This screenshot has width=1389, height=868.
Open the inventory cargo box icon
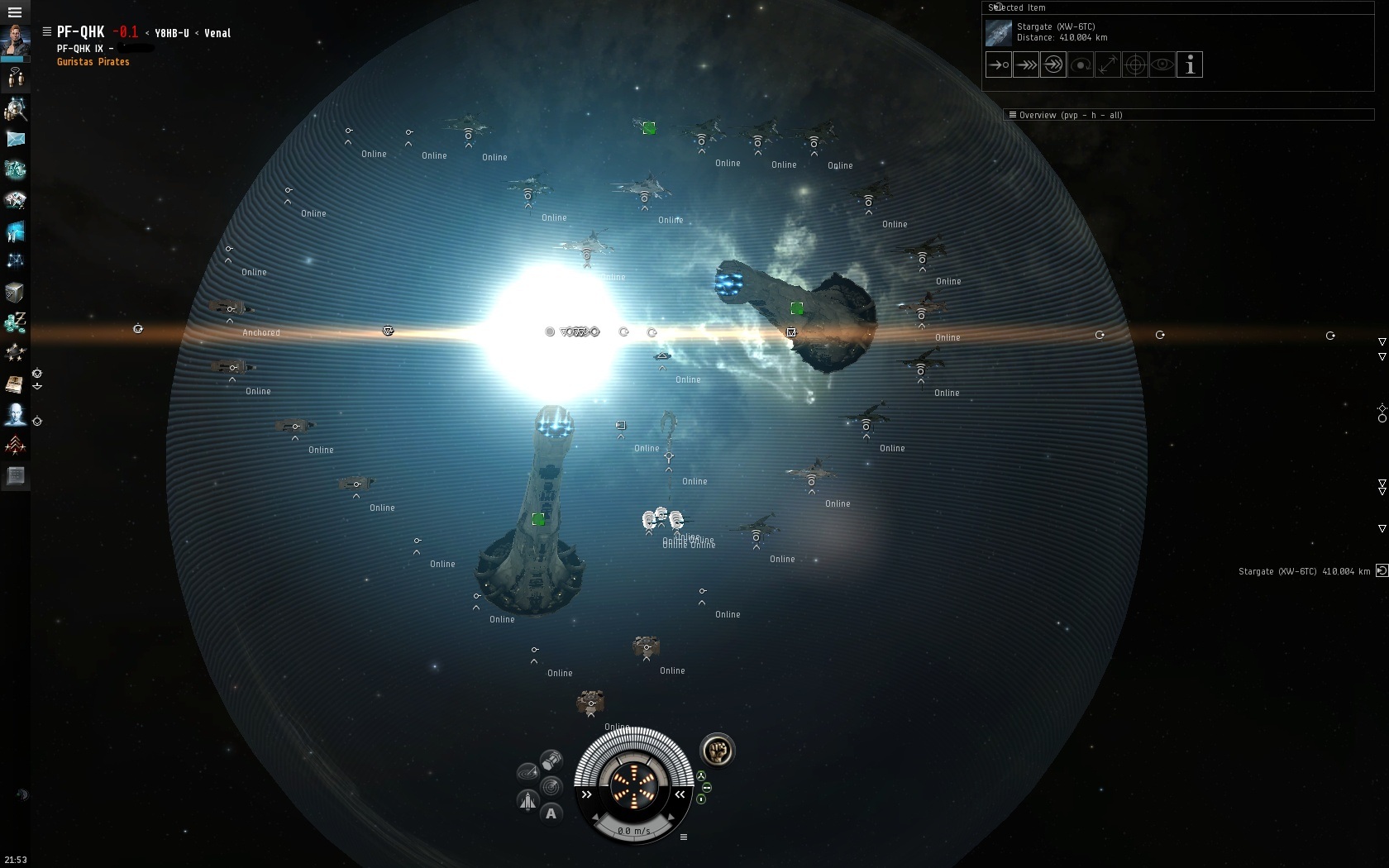[15, 292]
